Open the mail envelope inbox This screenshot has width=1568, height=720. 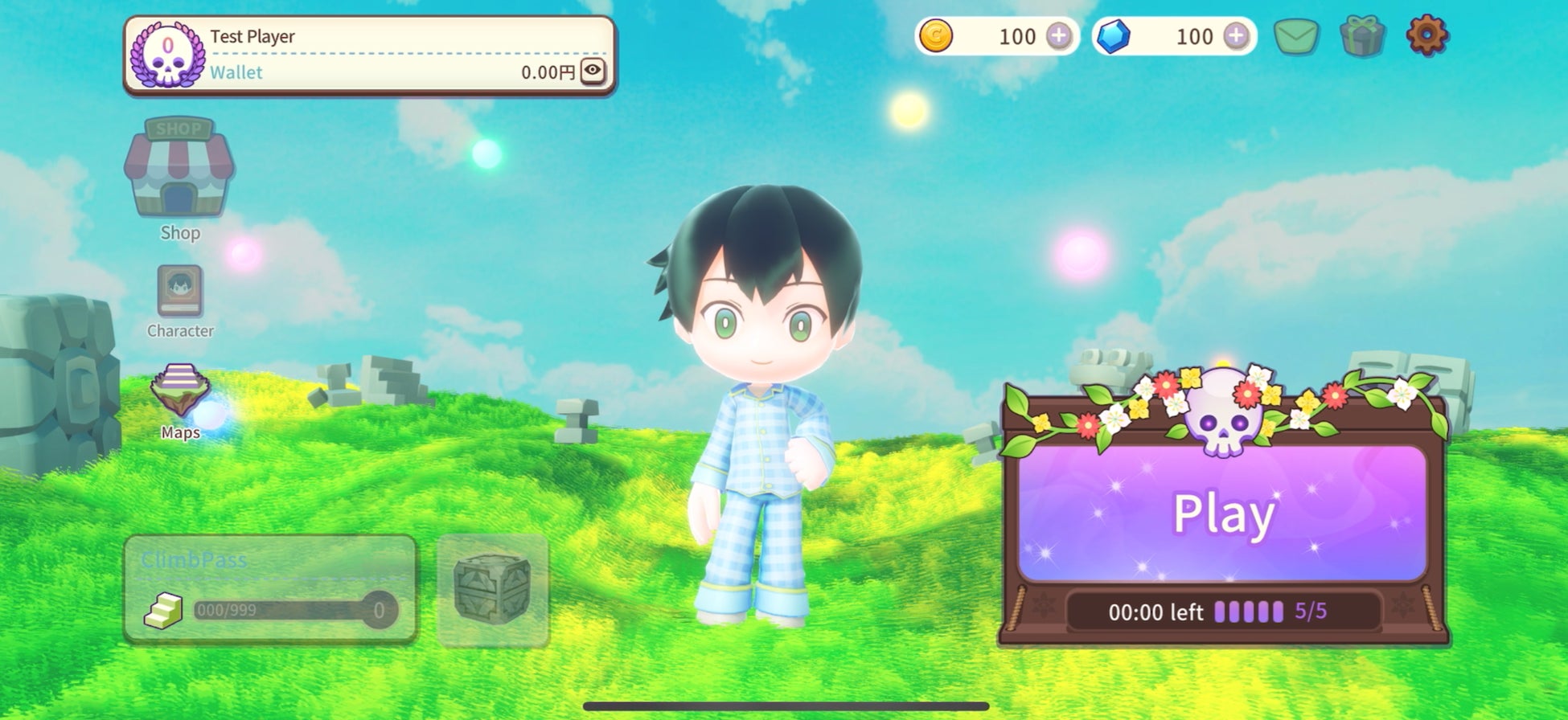click(1296, 36)
